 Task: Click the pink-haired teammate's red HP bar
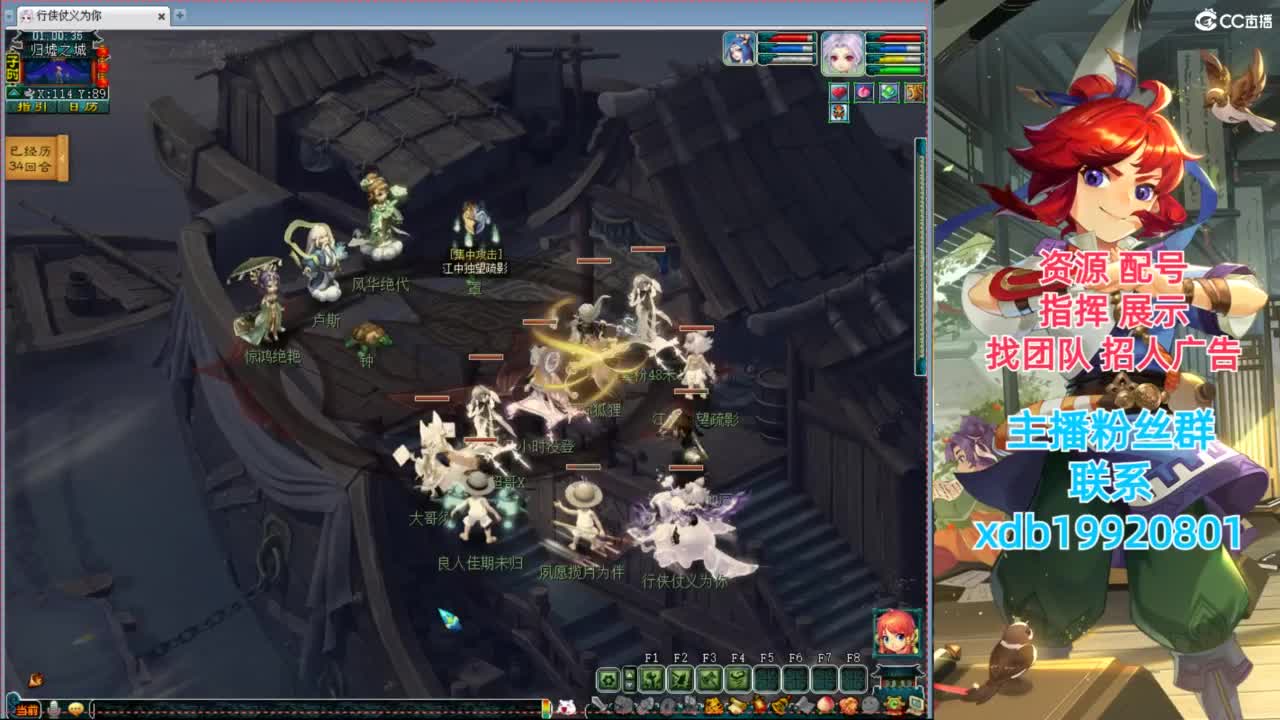[x=894, y=38]
